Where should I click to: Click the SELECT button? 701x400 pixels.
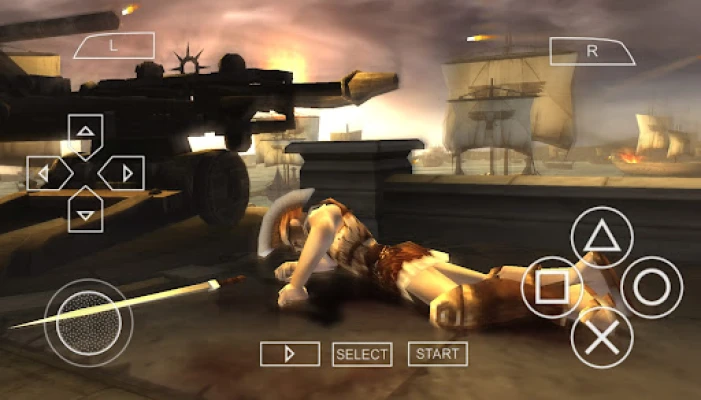(x=362, y=354)
